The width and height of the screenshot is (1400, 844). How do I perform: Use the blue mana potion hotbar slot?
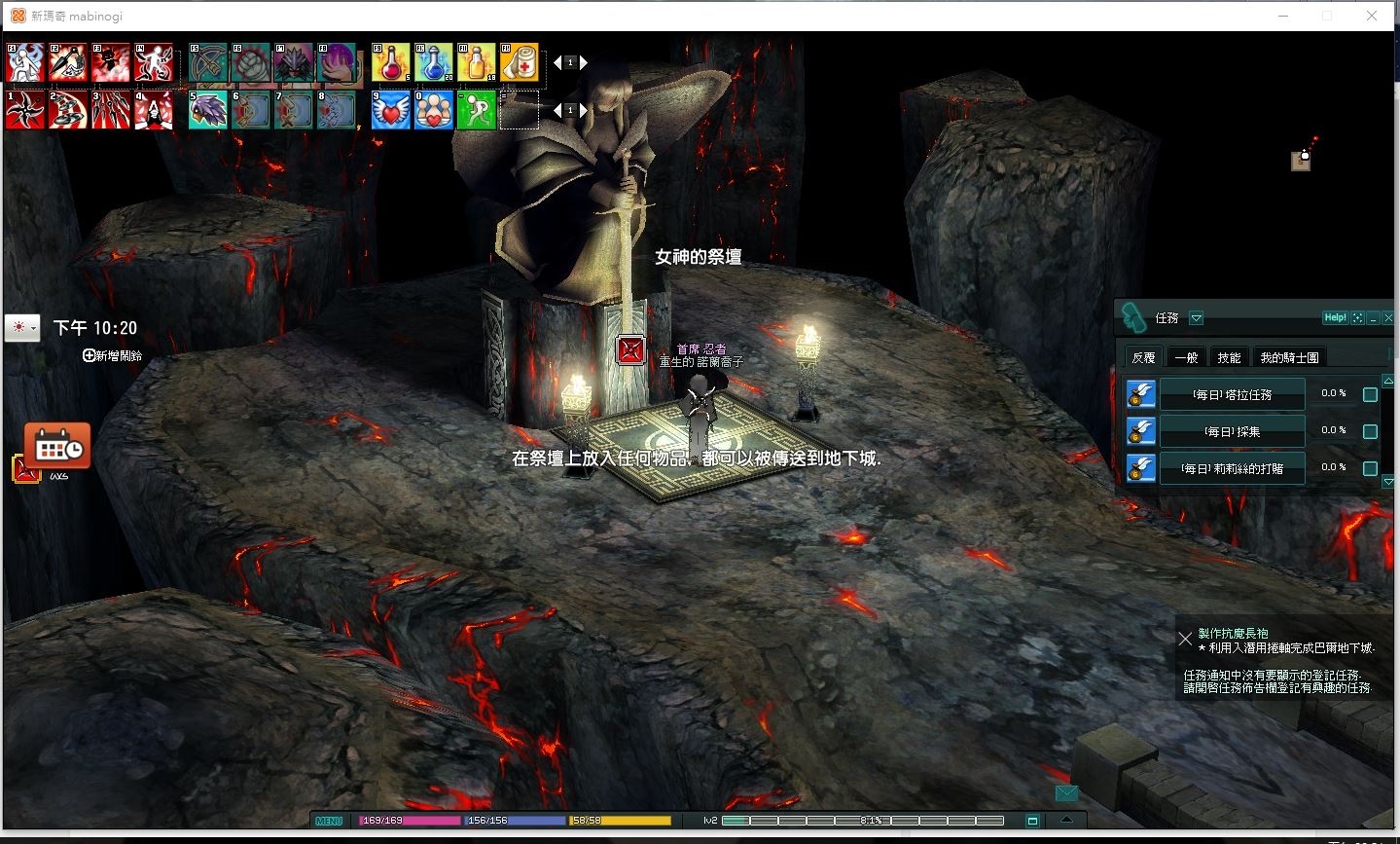(x=434, y=62)
